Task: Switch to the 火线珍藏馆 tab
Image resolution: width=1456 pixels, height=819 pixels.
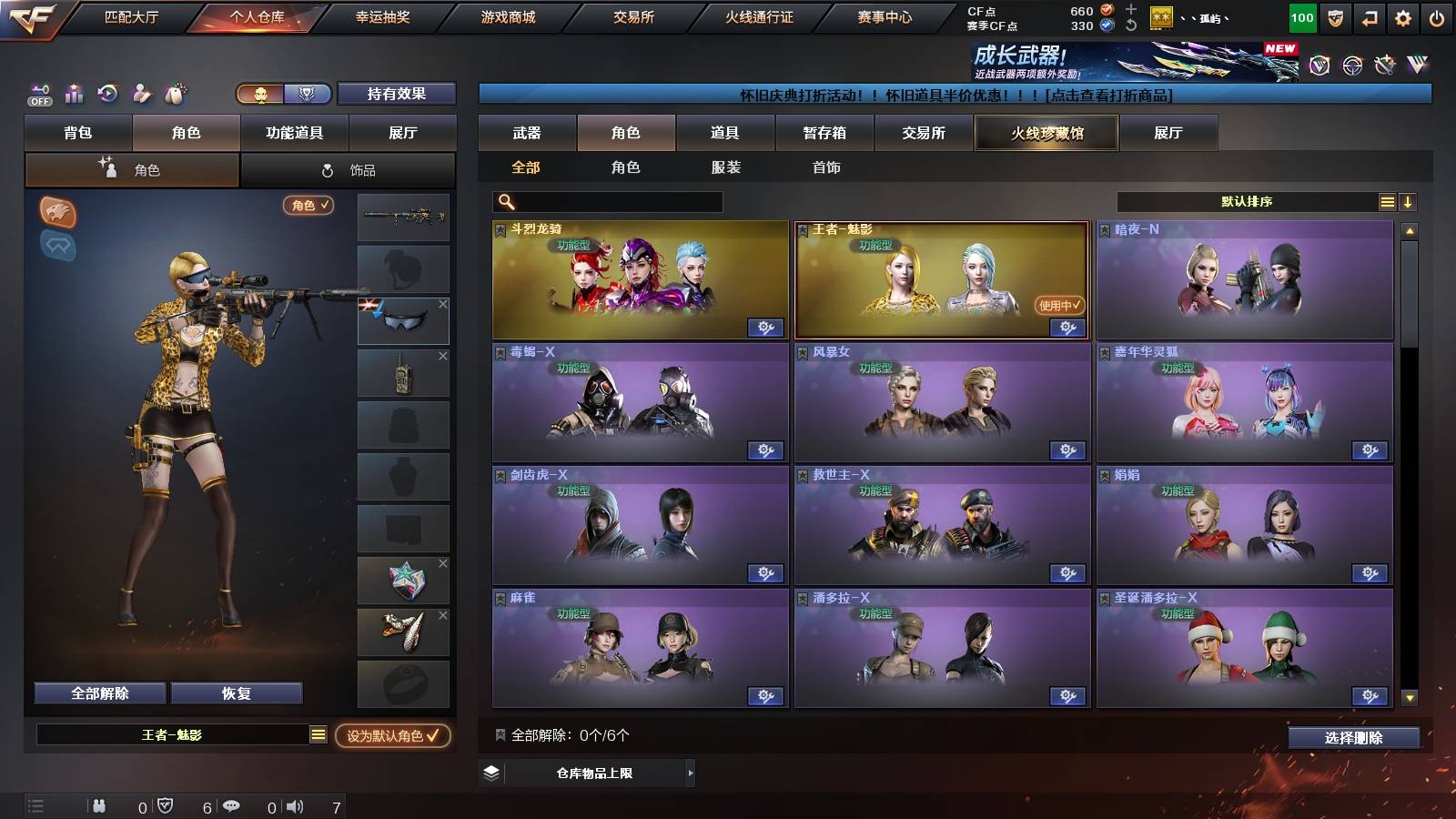Action: [x=1046, y=133]
